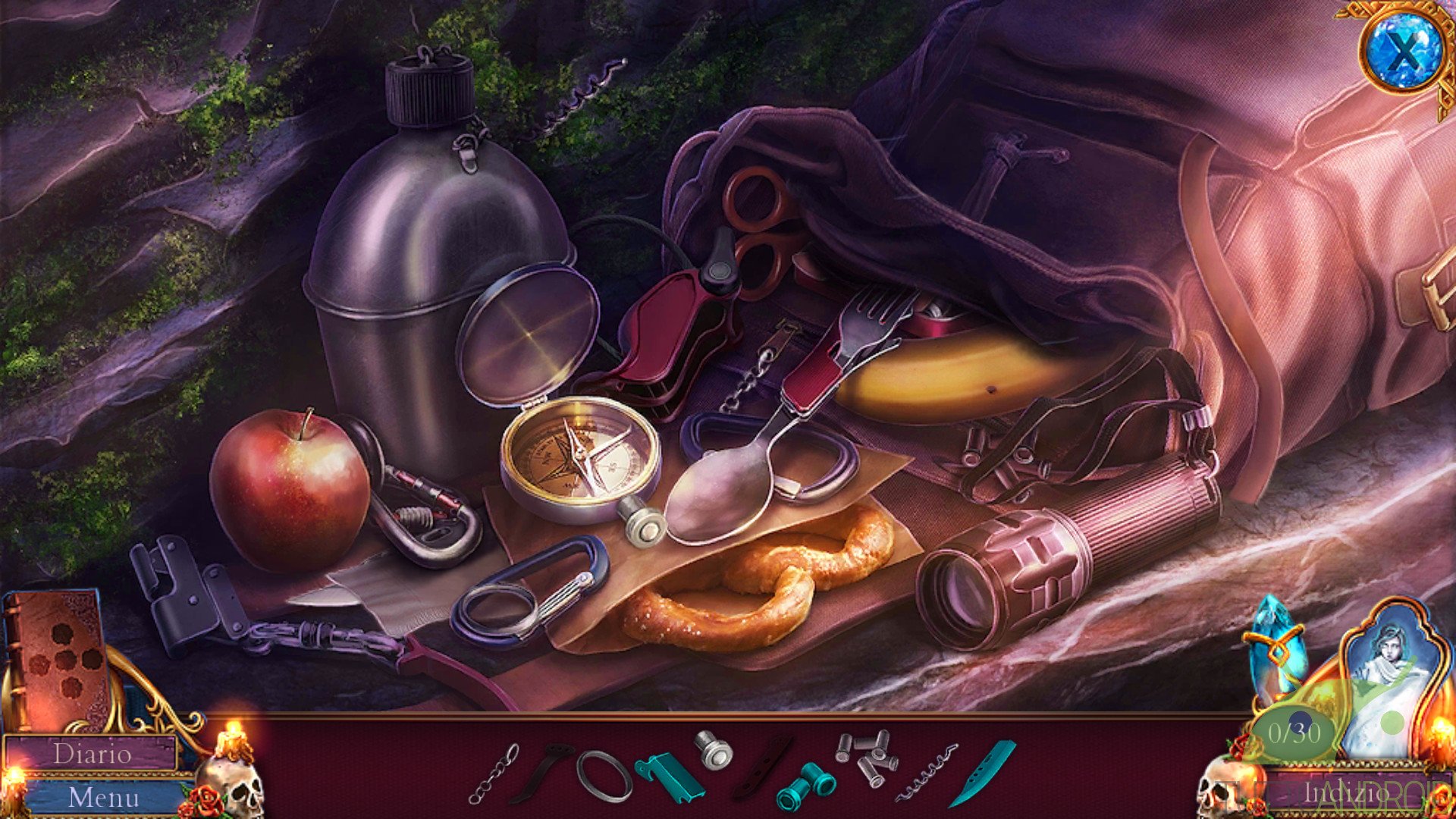Pick the teal double tube in the item bar
The height and width of the screenshot is (819, 1456).
click(805, 786)
